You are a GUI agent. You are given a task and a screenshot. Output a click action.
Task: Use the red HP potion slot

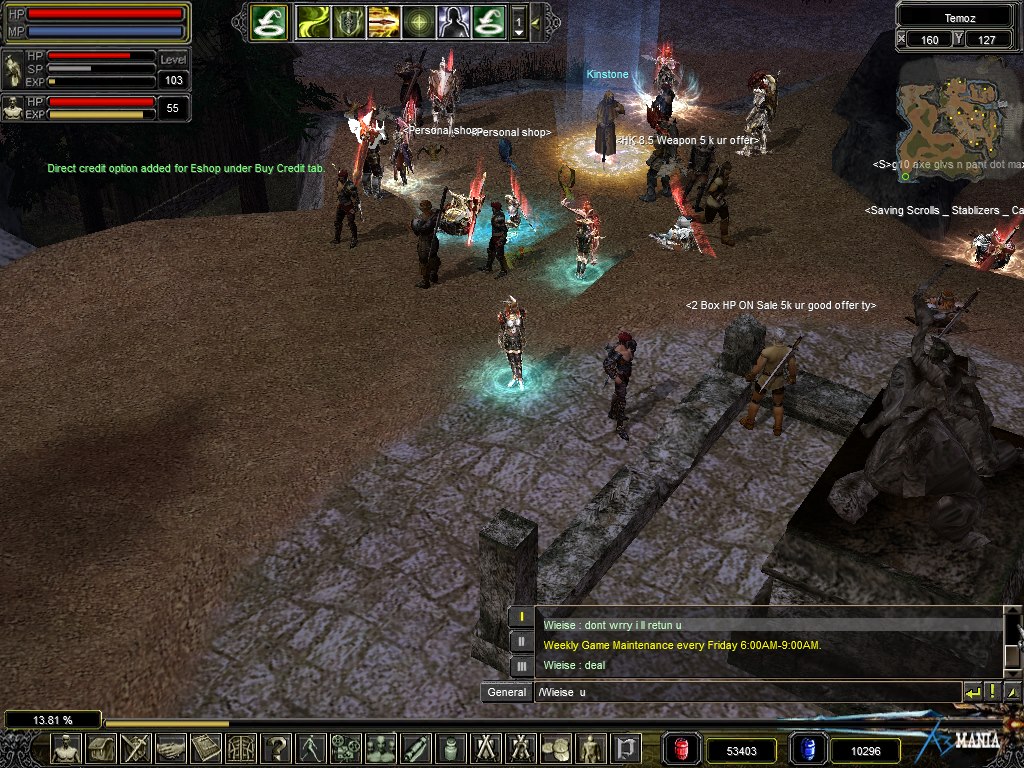pyautogui.click(x=682, y=749)
